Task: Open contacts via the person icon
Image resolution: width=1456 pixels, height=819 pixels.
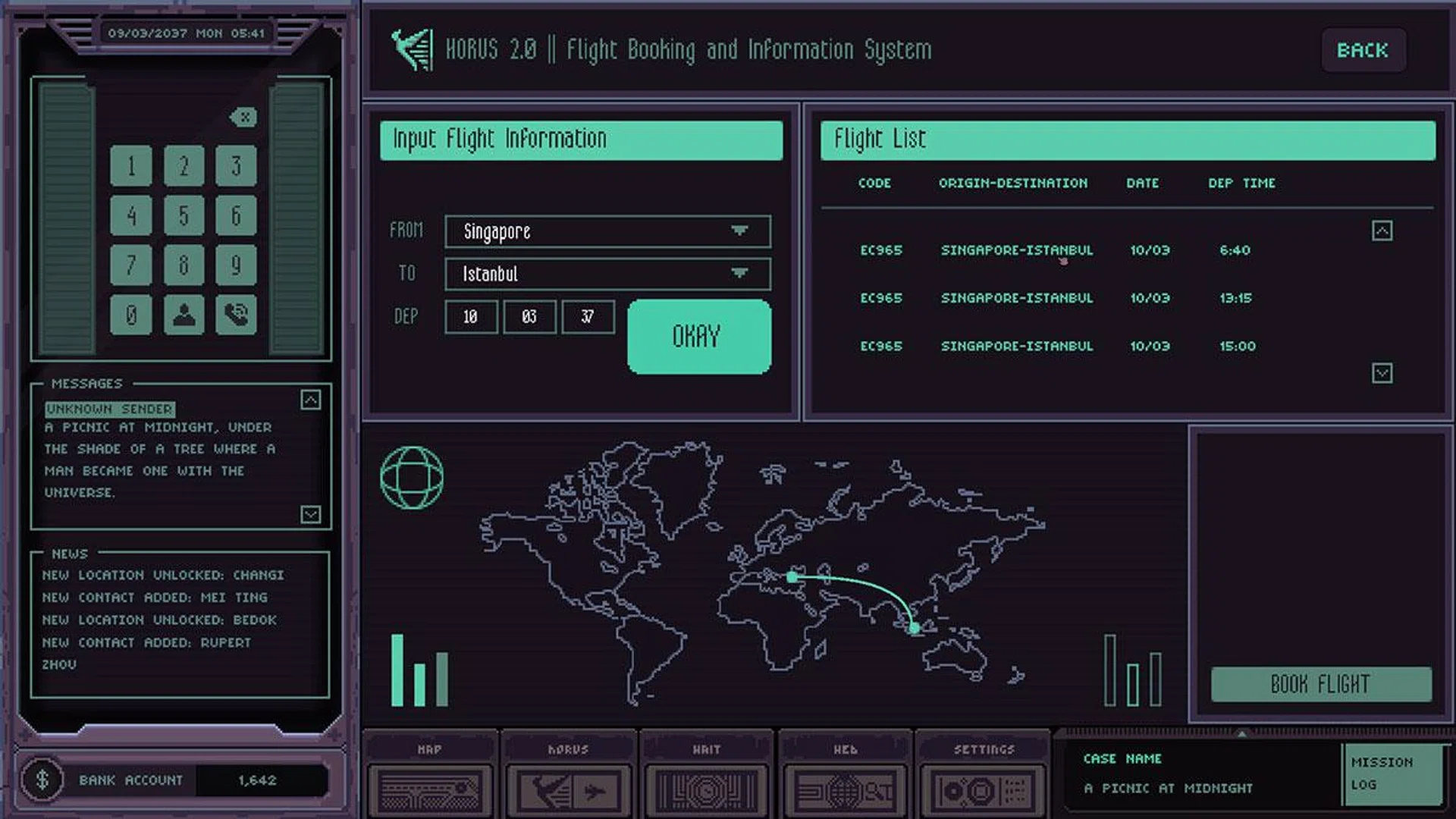Action: click(x=184, y=313)
